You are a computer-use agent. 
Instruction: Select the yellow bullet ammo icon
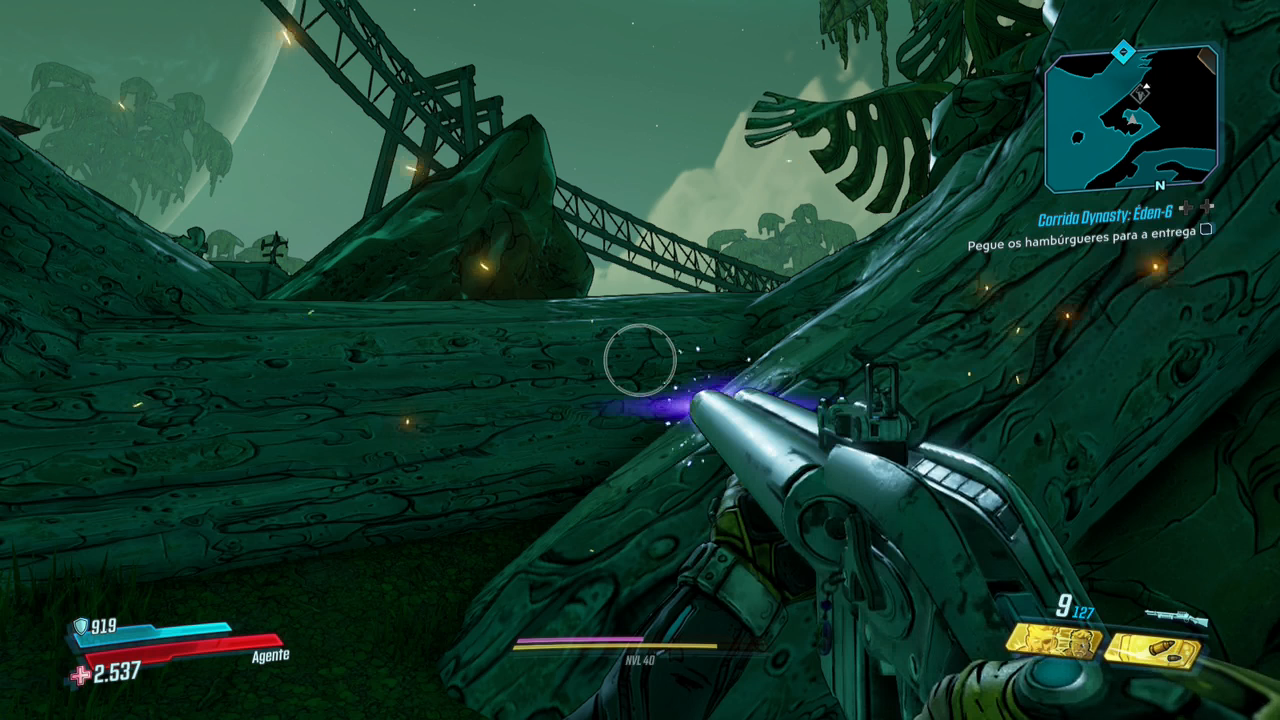1152,651
